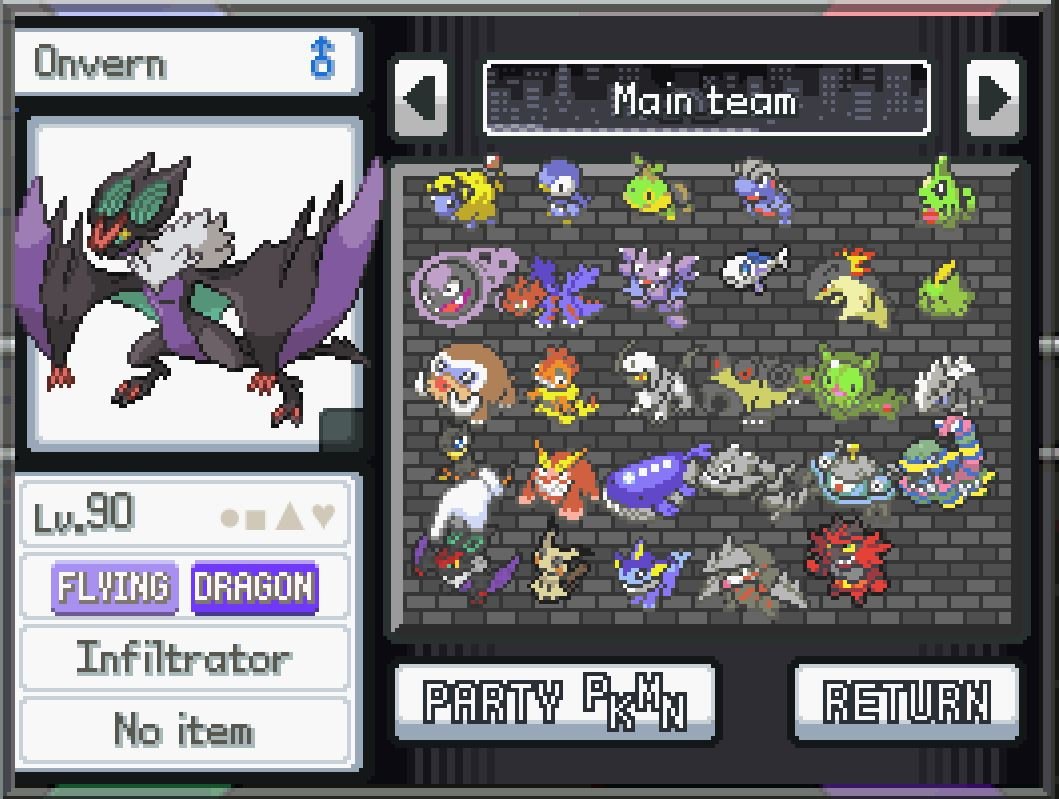Pick the Turtwig sprite

655,189
